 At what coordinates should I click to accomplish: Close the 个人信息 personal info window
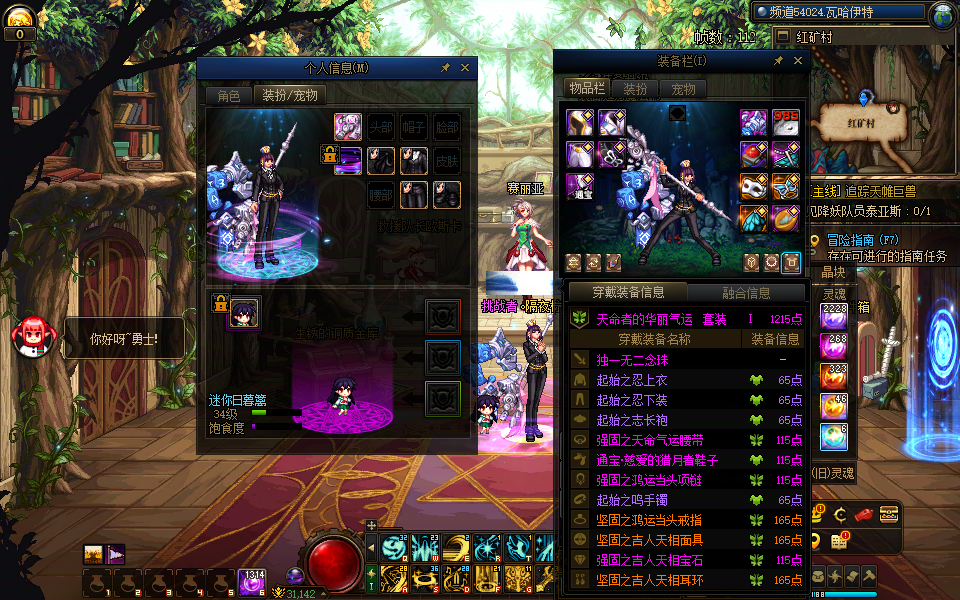(465, 68)
